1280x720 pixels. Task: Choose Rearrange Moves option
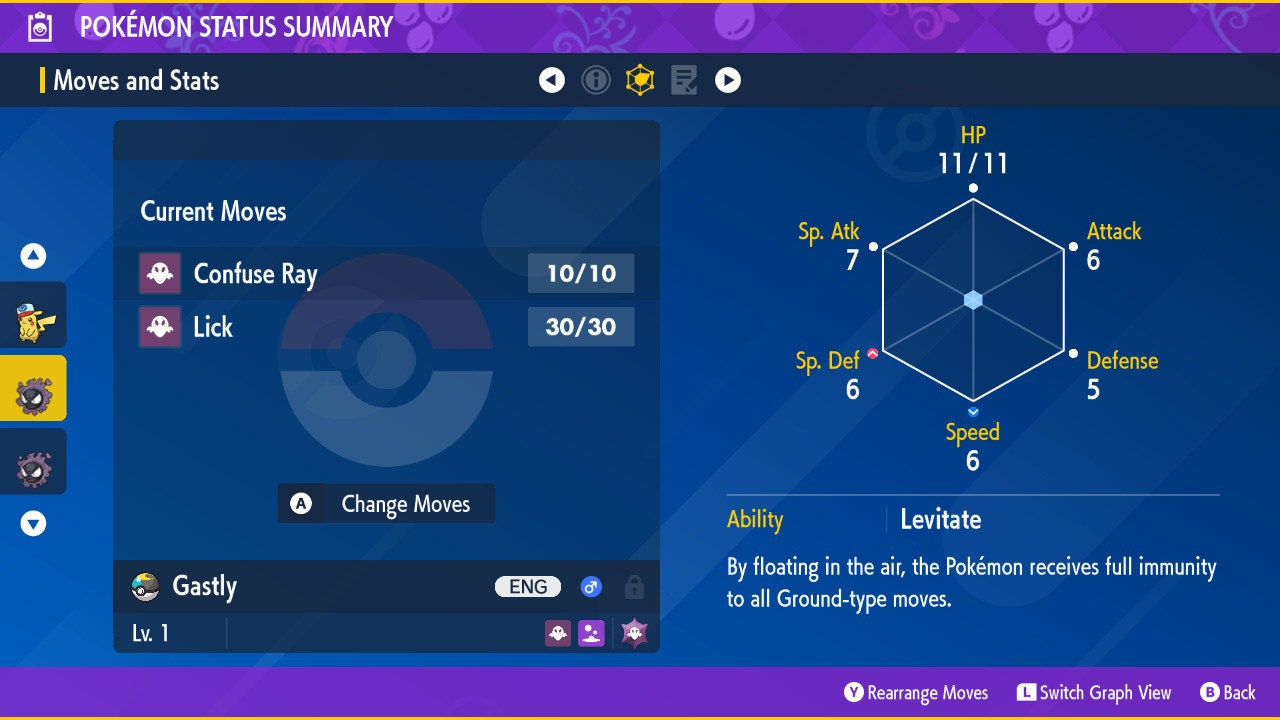916,692
